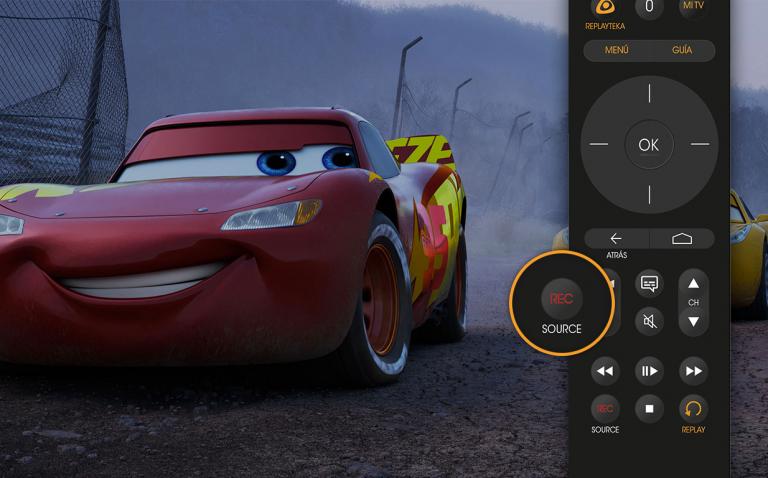Click the d-pad up direction

[x=649, y=95]
